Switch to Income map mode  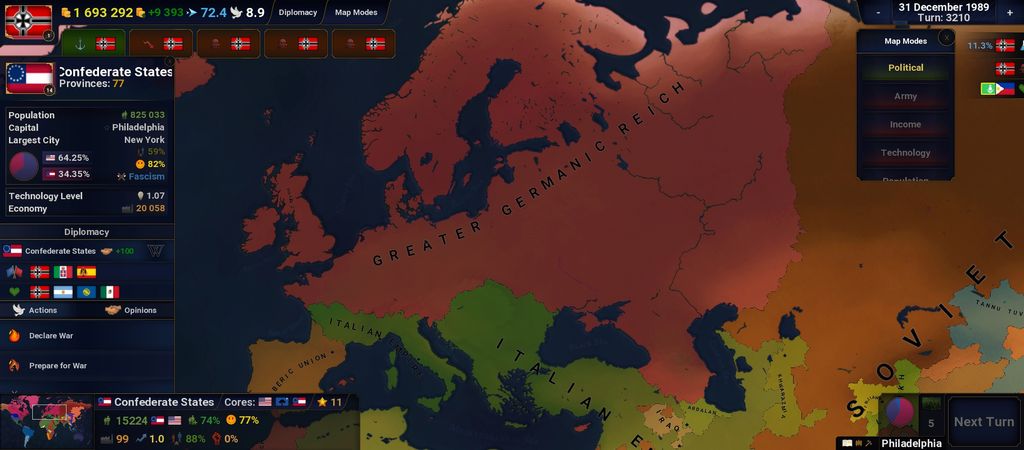tap(905, 125)
